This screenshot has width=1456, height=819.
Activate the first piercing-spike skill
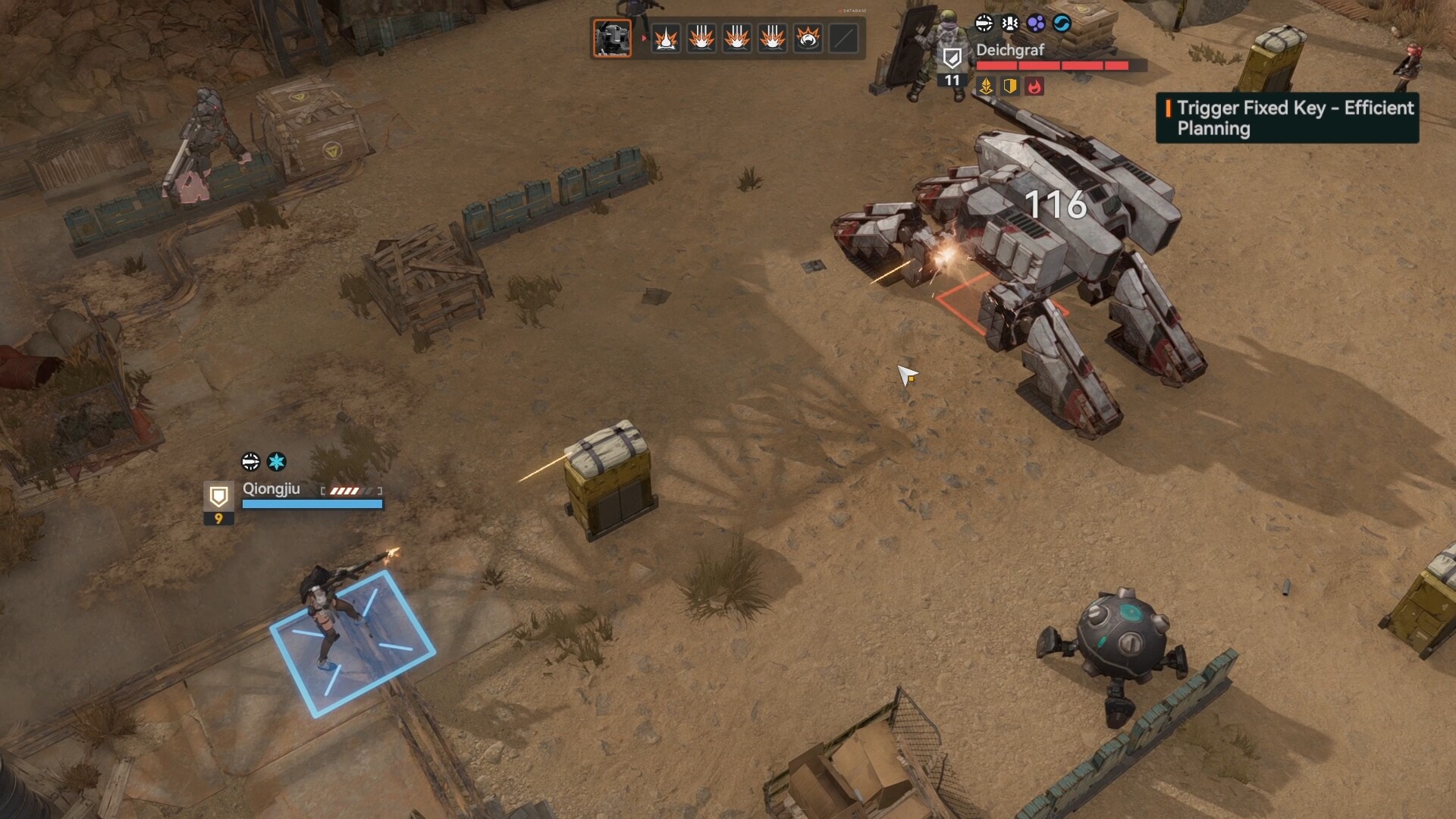[666, 38]
